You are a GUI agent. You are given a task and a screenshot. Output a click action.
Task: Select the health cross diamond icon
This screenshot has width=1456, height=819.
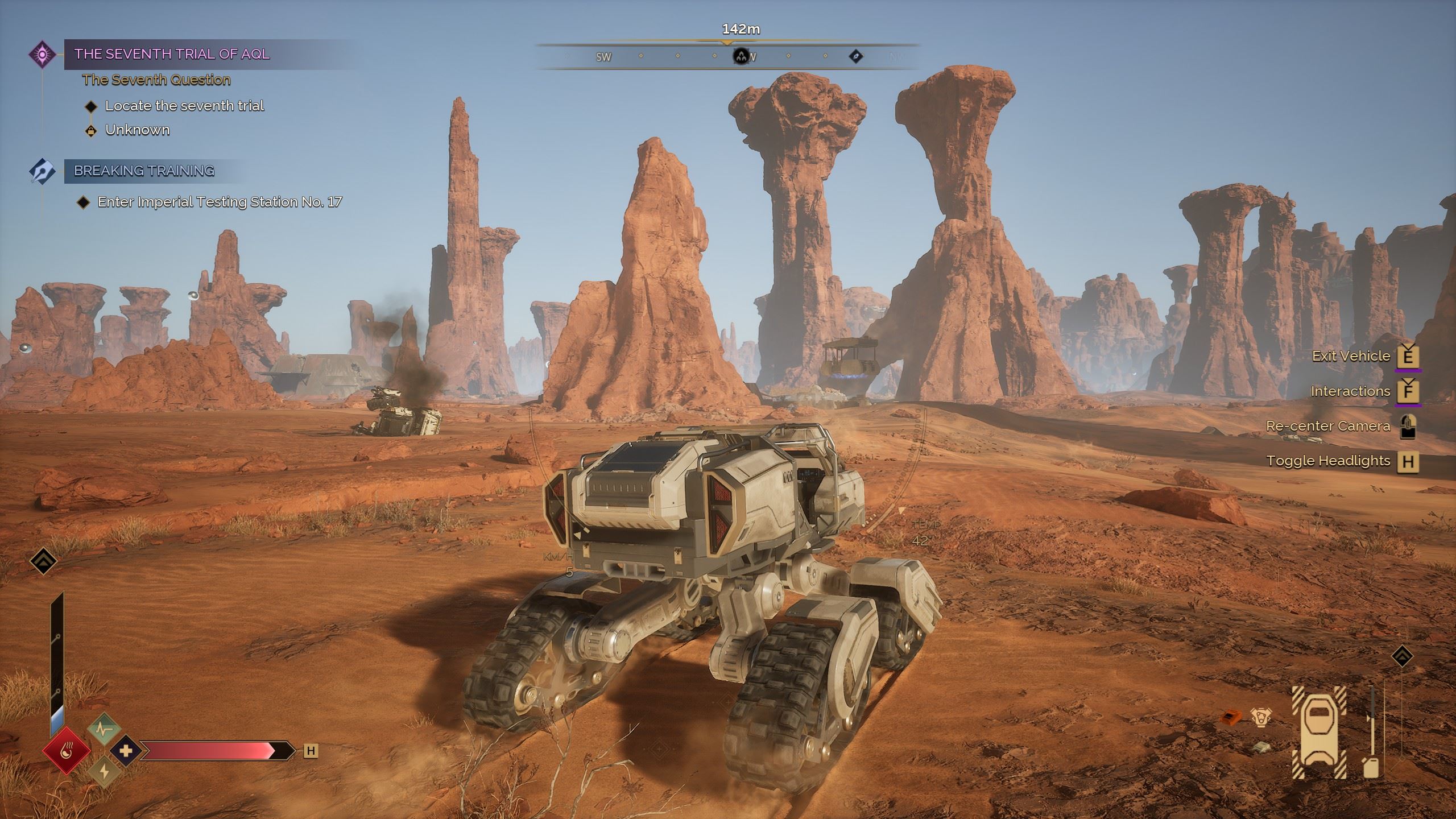(x=126, y=751)
